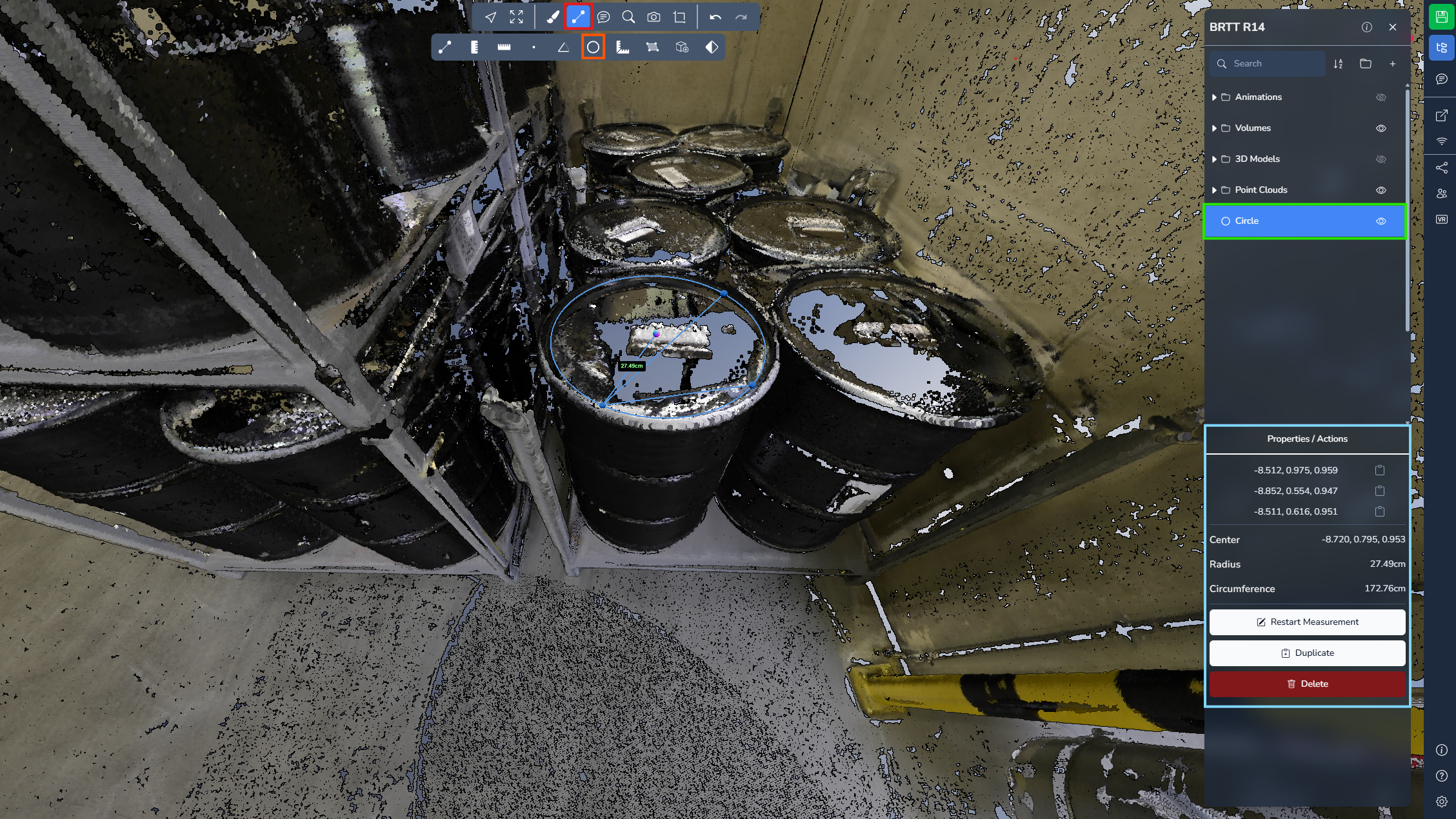Select the Circle item in the tree
This screenshot has height=819, width=1456.
click(x=1246, y=221)
